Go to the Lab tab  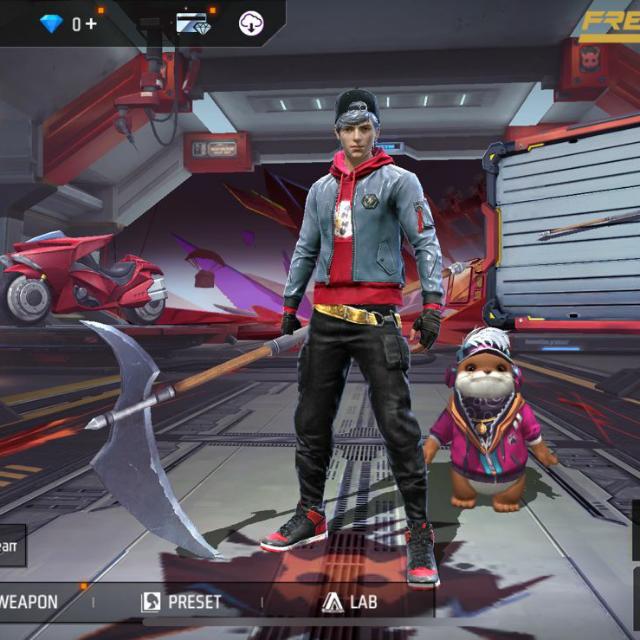point(349,602)
